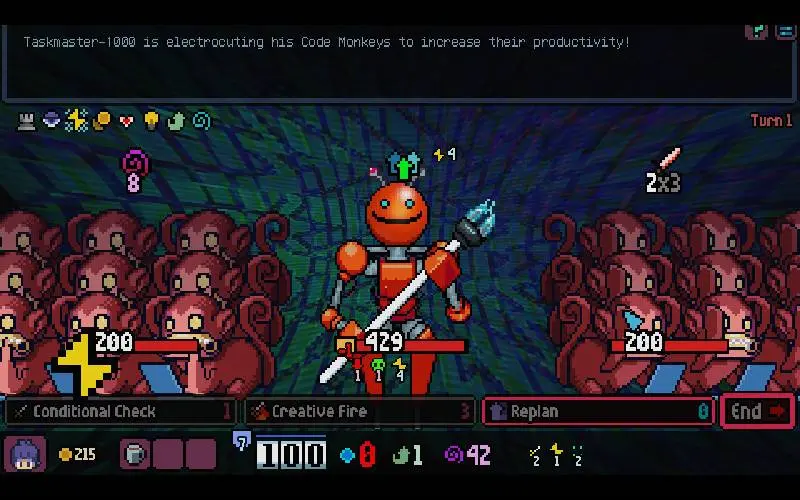This screenshot has height=500, width=800.
Task: Check the enemy sword attack intent 2x3
Action: pyautogui.click(x=664, y=170)
